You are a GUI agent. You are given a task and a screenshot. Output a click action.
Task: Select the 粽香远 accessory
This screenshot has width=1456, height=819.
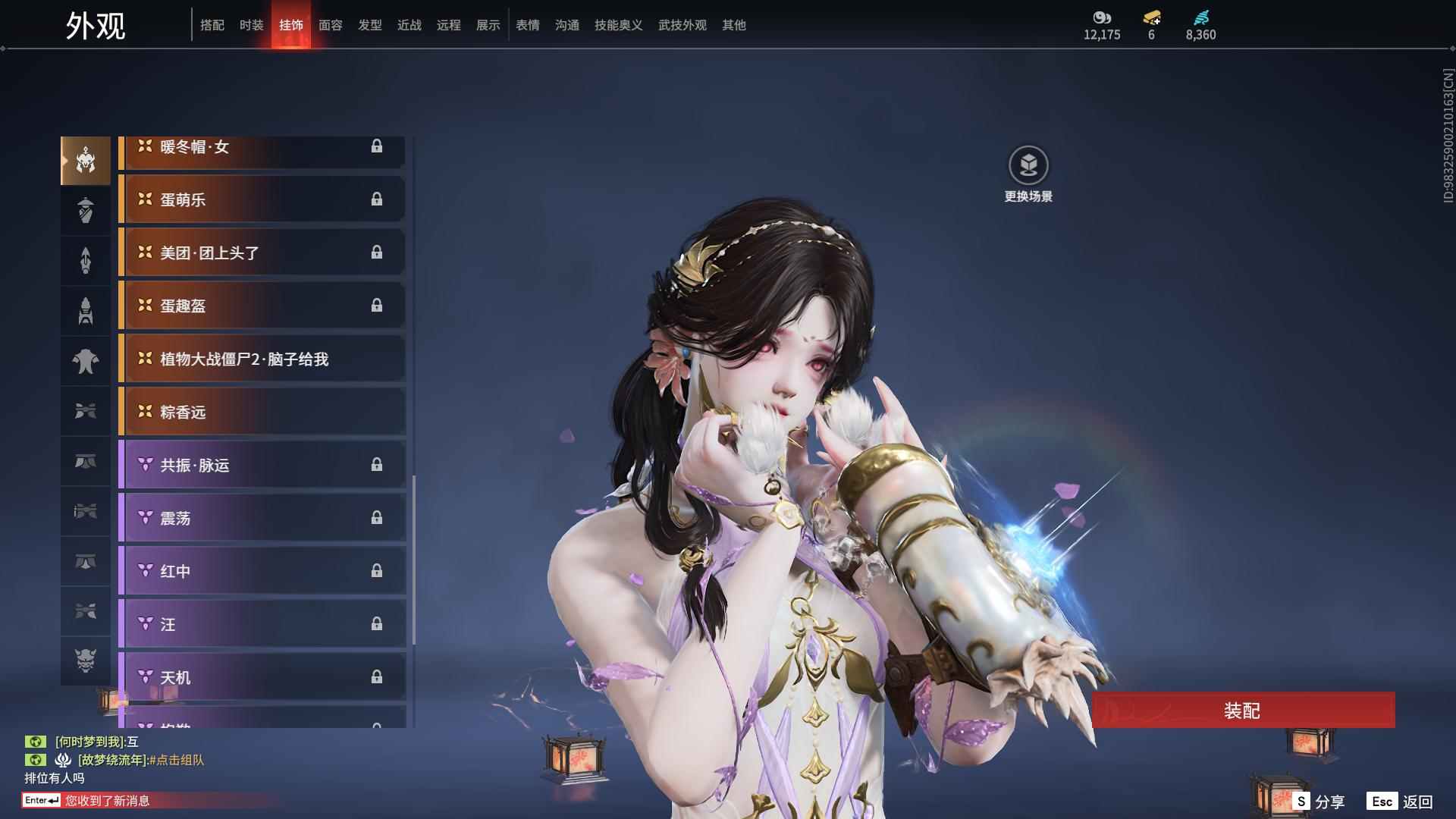pos(262,412)
